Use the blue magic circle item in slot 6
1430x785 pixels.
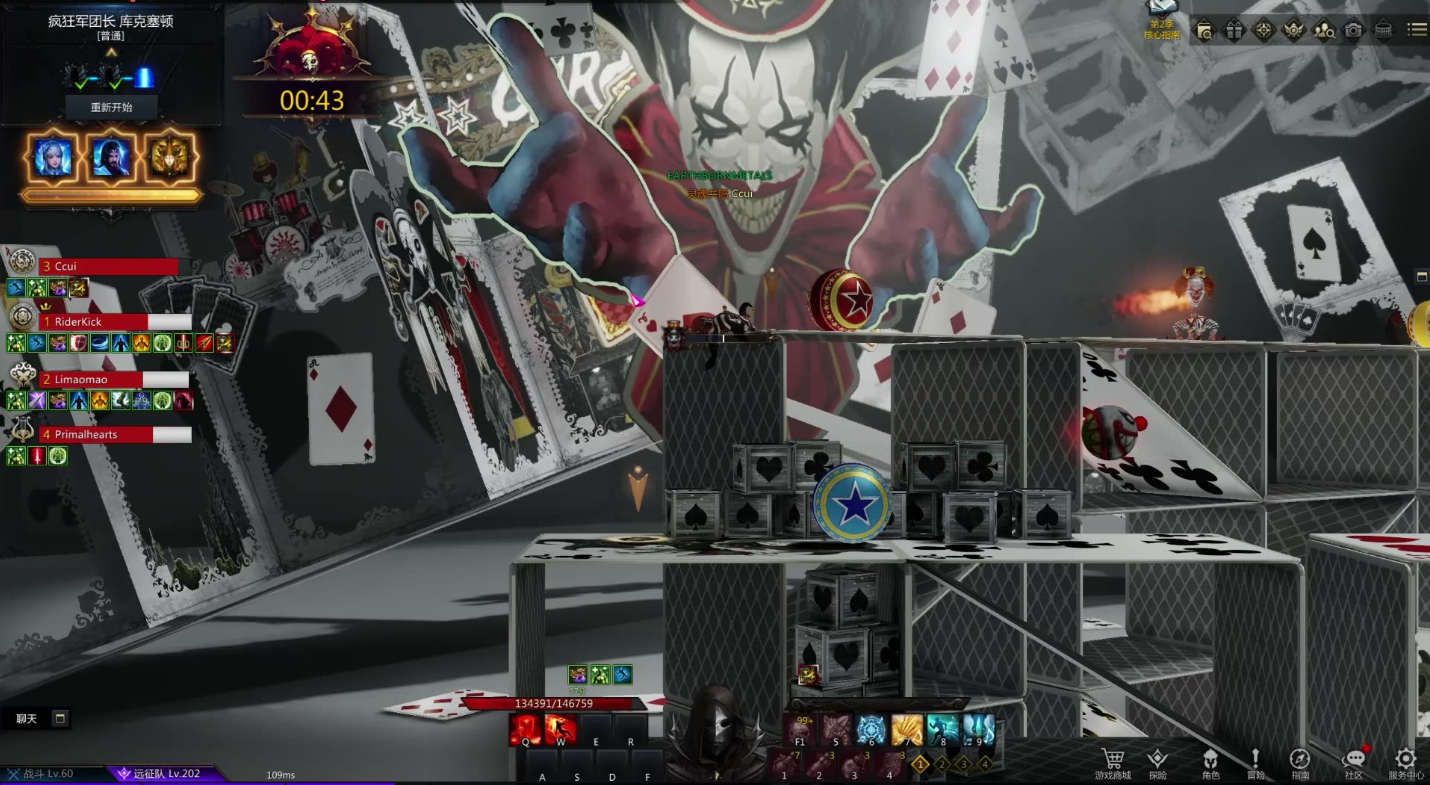pyautogui.click(x=871, y=730)
